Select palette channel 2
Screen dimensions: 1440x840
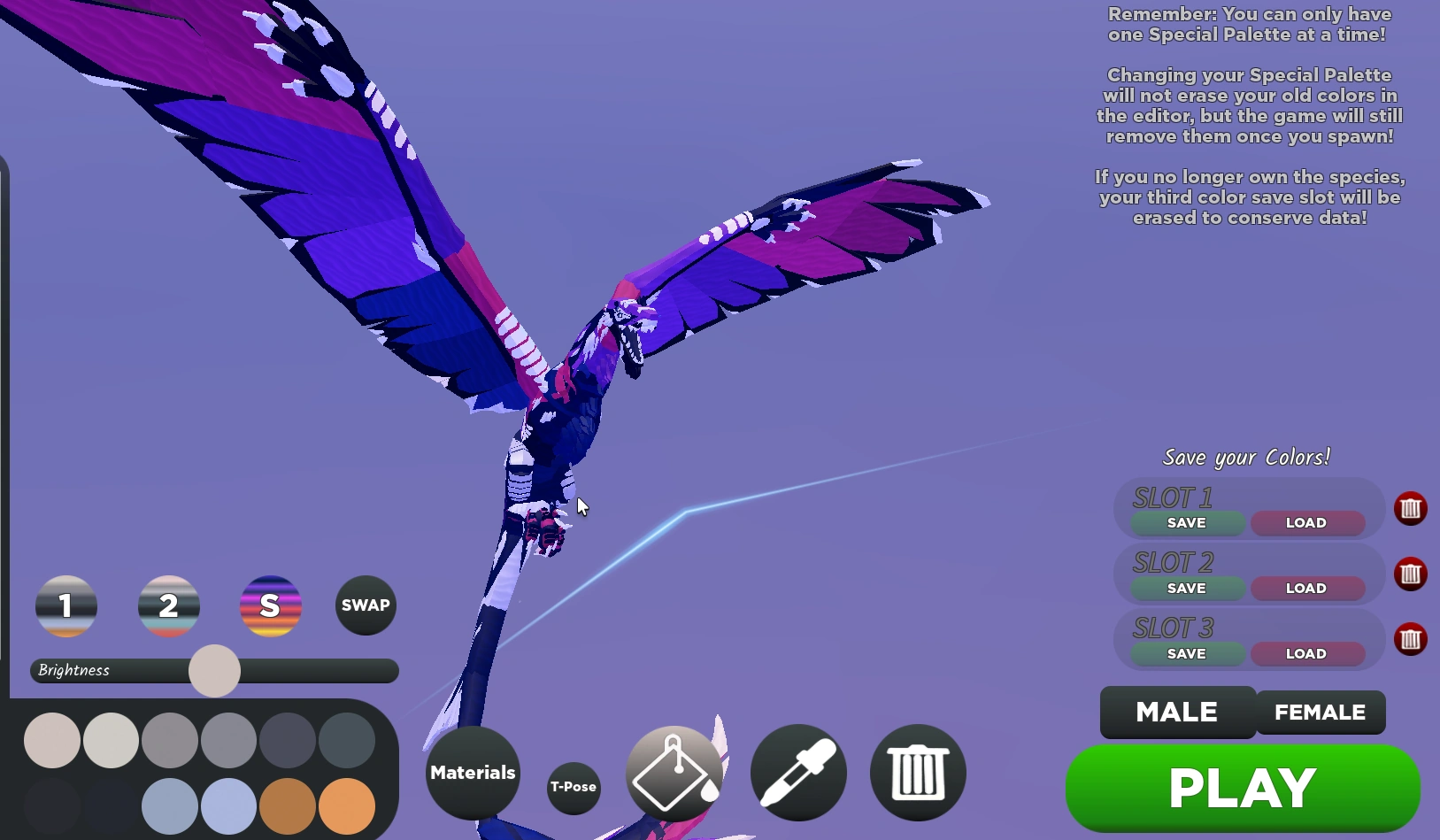[x=168, y=605]
